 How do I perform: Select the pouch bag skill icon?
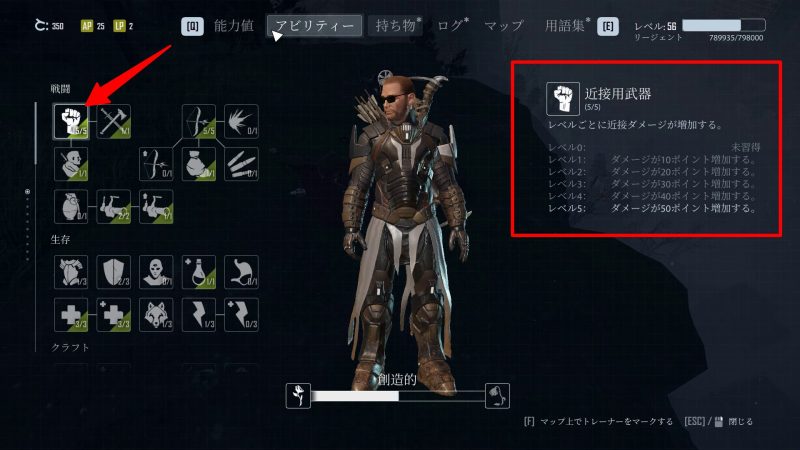198,164
